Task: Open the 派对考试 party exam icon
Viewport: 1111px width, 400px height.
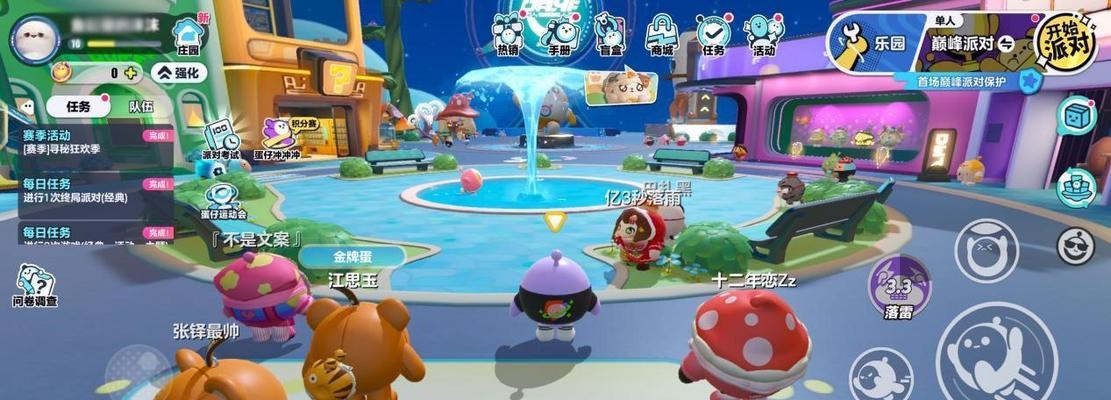Action: pos(221,140)
